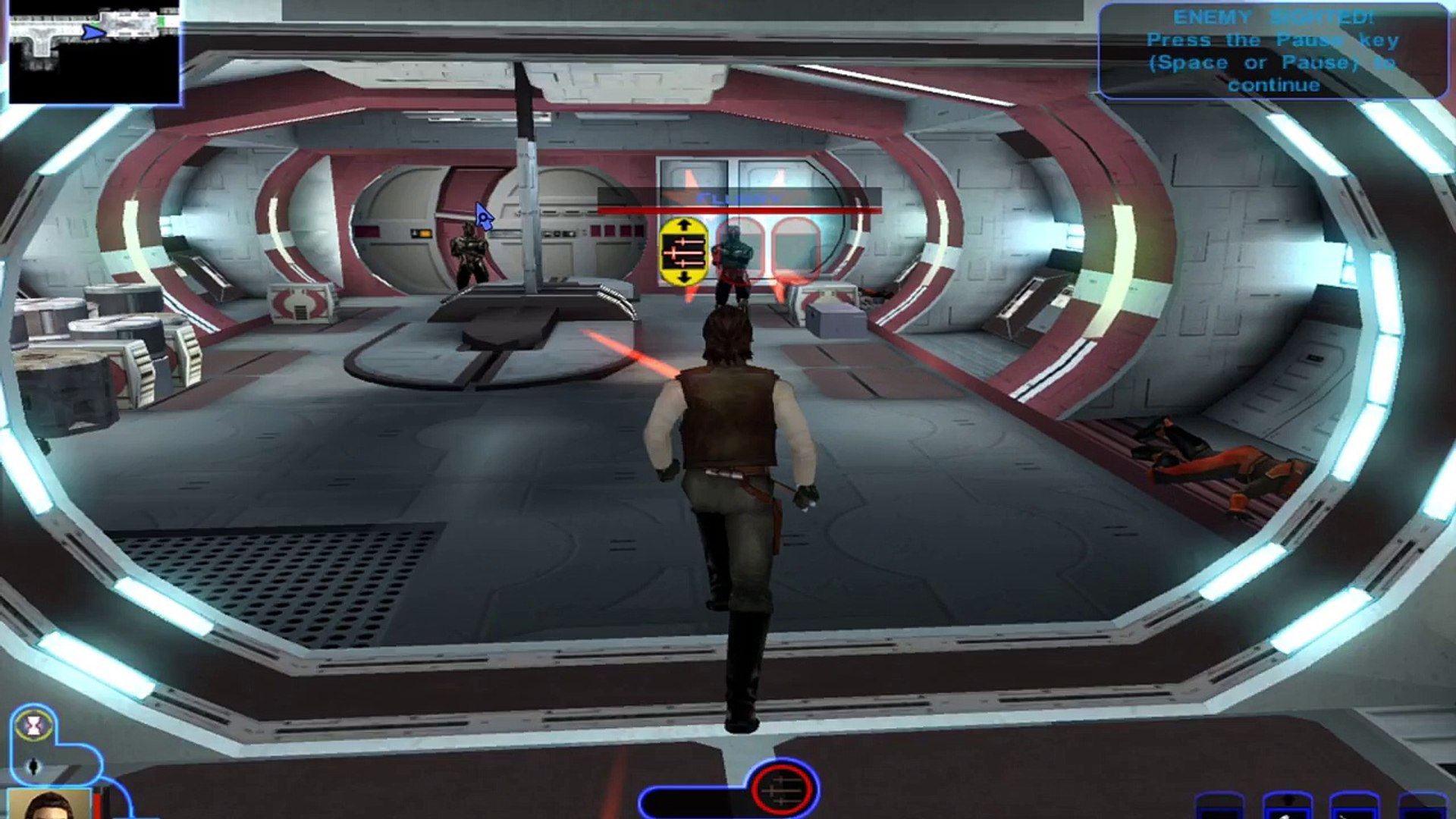Toggle the solo mode silhouette icon
1456x819 pixels.
(x=34, y=767)
